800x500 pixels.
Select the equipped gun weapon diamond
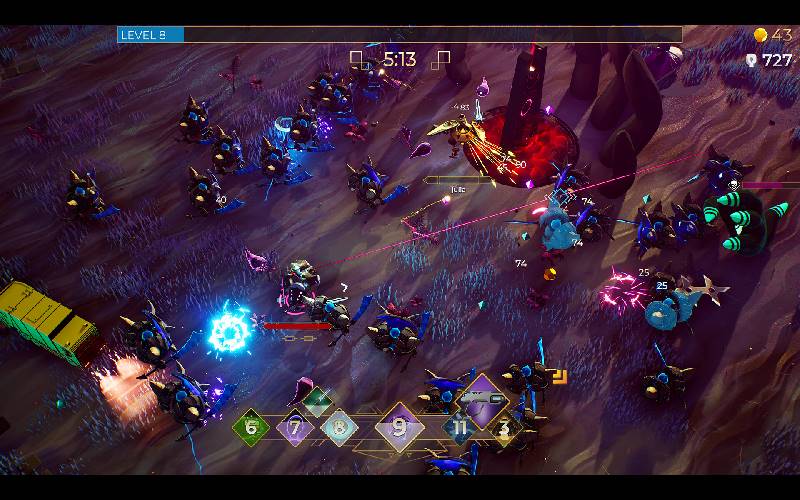tap(484, 398)
